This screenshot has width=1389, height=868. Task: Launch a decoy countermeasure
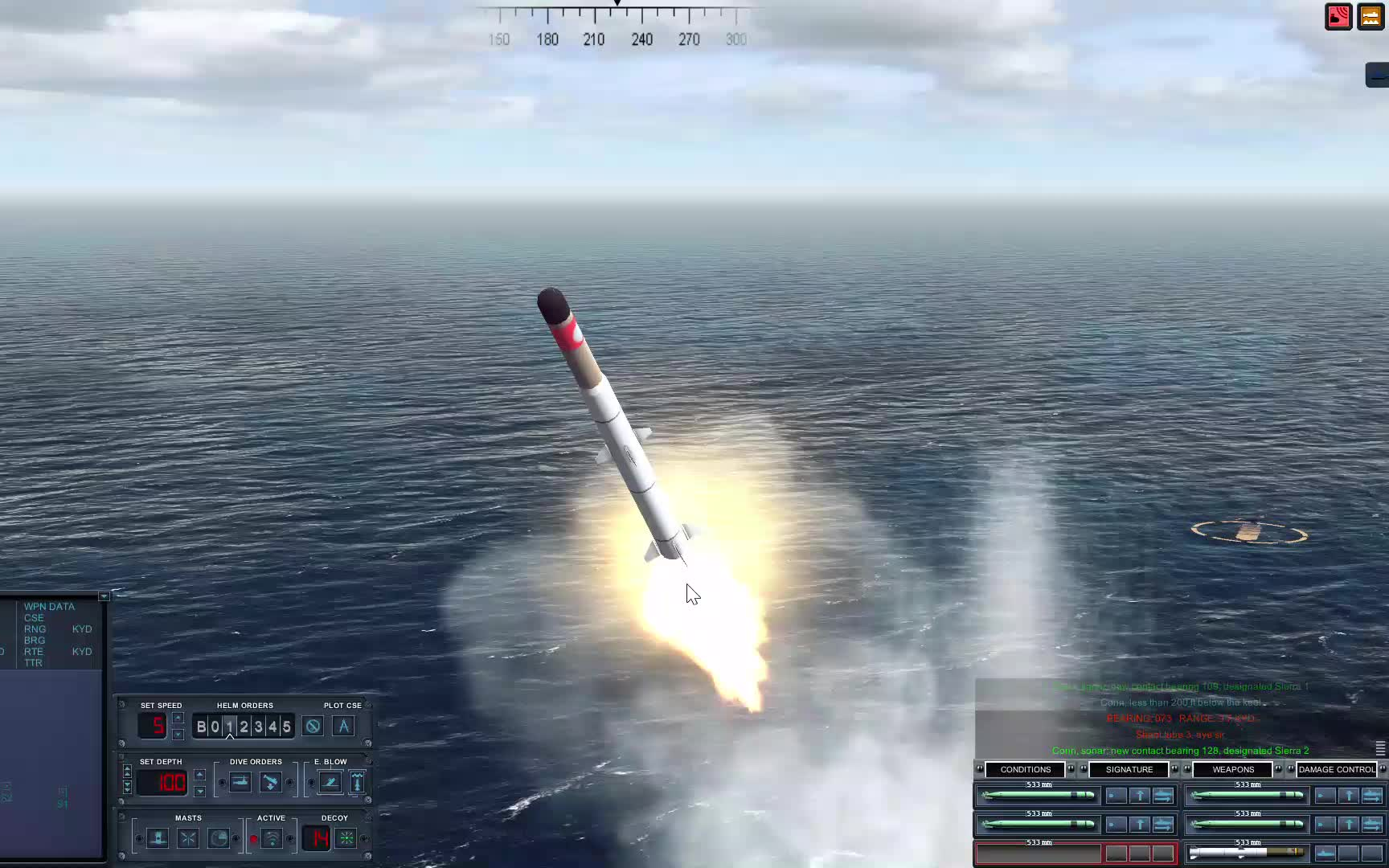pyautogui.click(x=346, y=838)
